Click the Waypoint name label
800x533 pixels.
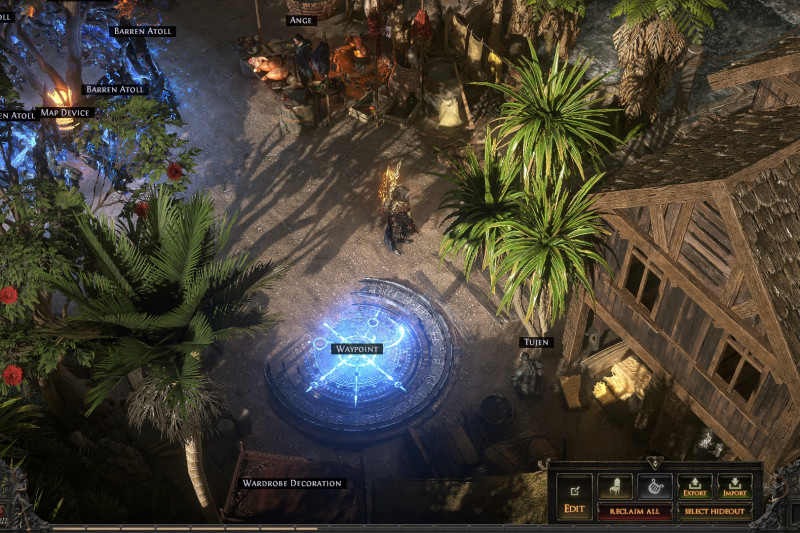tap(358, 349)
